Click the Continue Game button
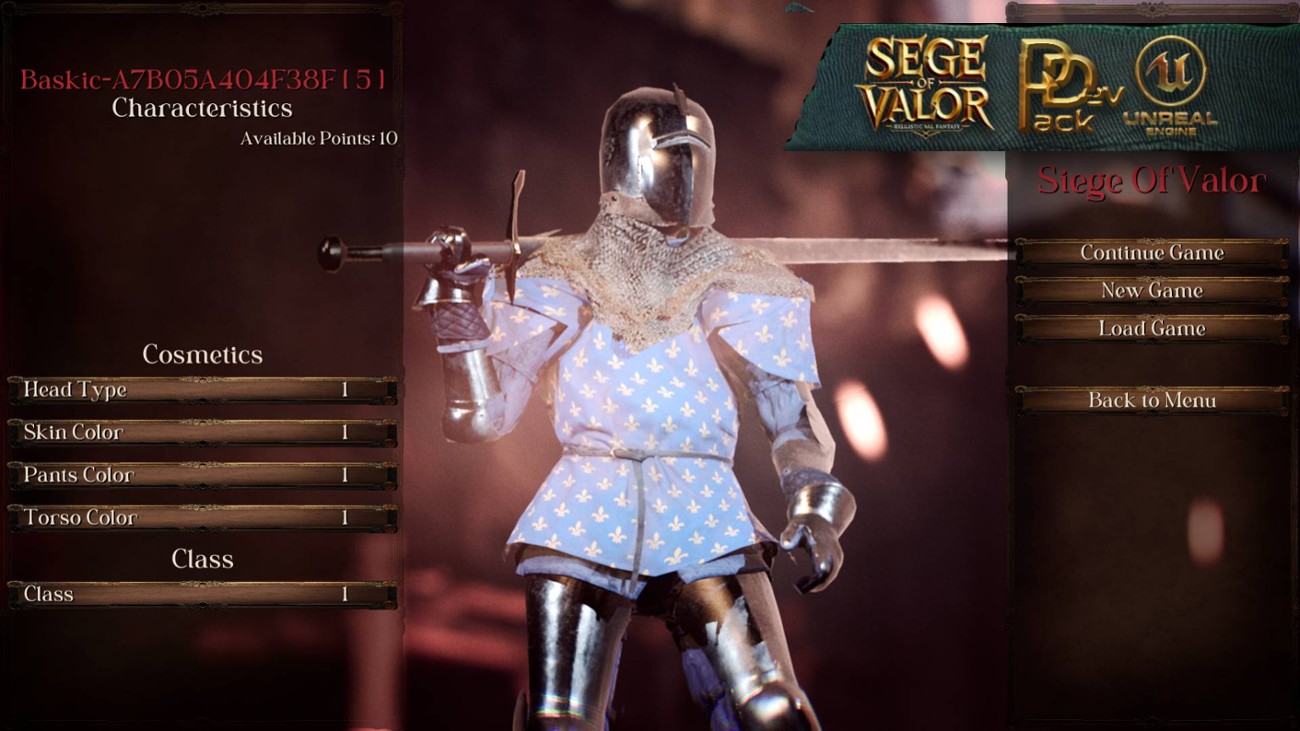 [x=1152, y=253]
